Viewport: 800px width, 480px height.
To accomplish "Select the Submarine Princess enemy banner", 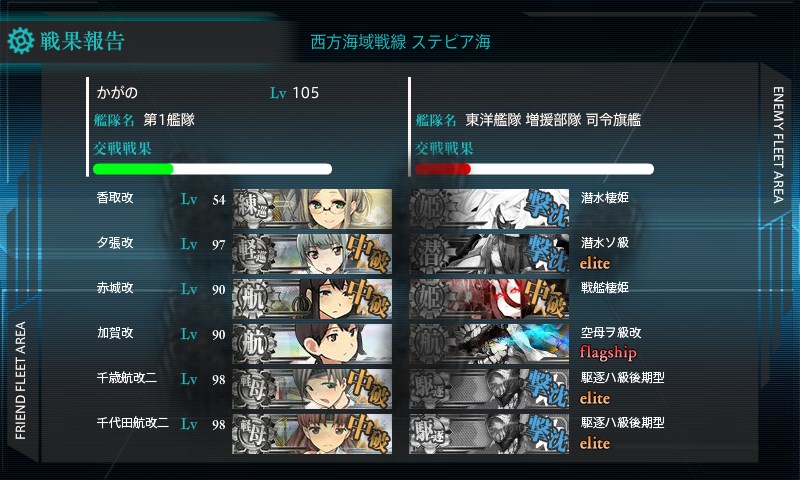I will point(489,208).
